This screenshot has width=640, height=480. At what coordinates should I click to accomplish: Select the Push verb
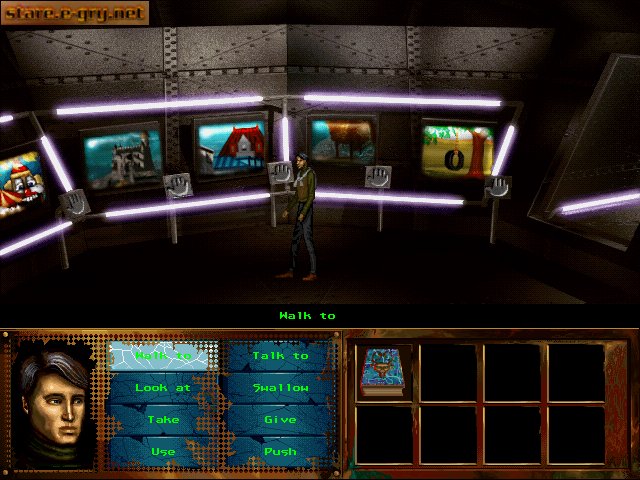coord(280,451)
